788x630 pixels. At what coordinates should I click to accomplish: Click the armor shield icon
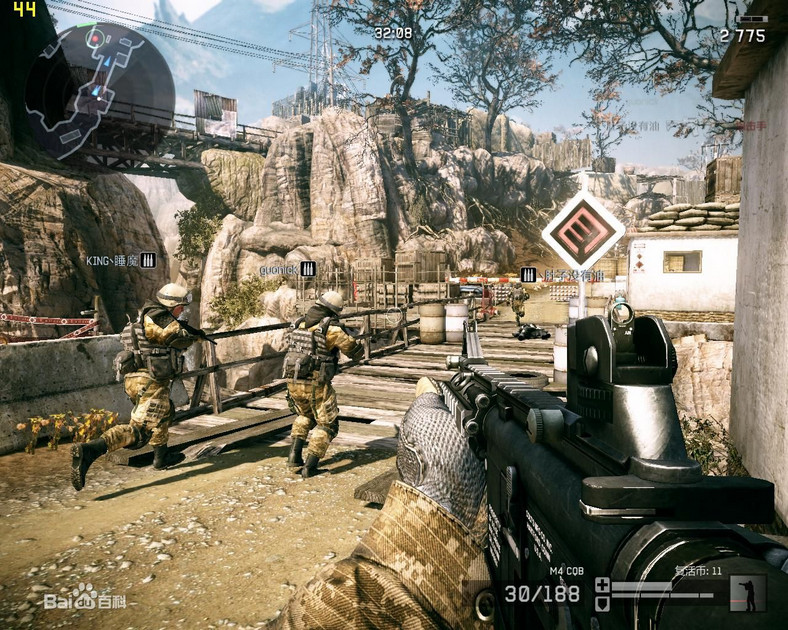click(601, 603)
